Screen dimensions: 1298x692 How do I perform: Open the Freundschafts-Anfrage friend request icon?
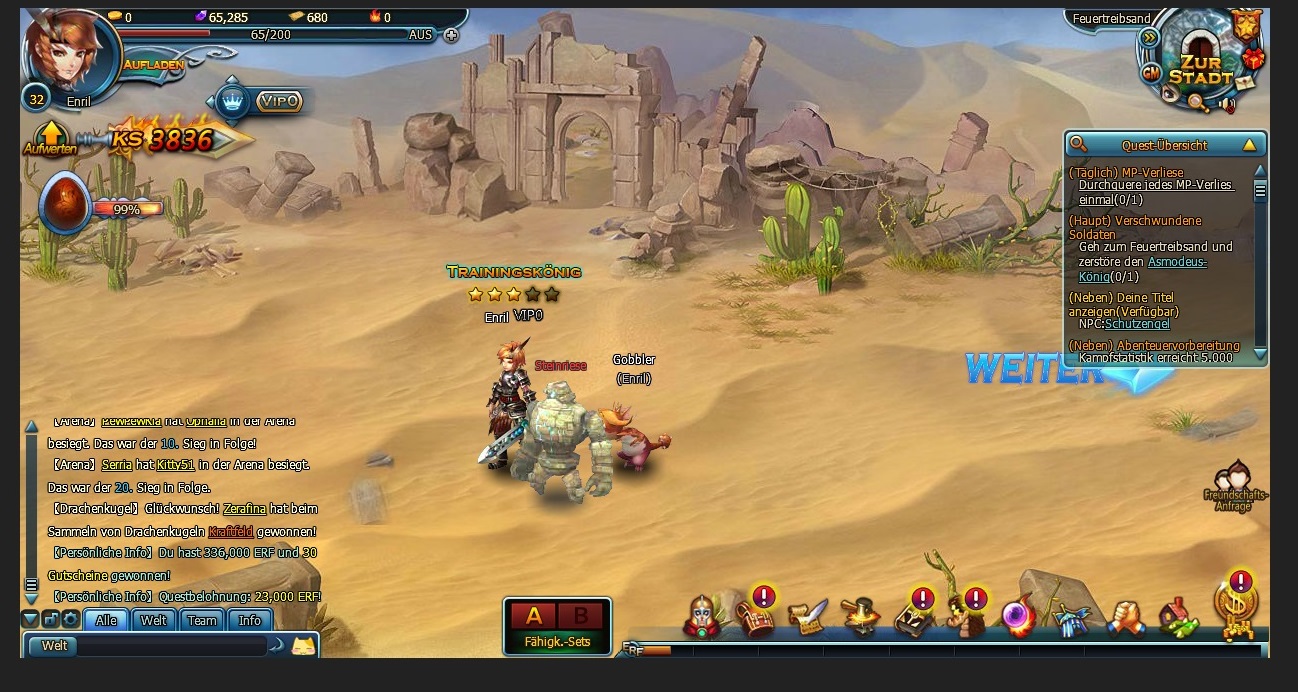pyautogui.click(x=1236, y=485)
